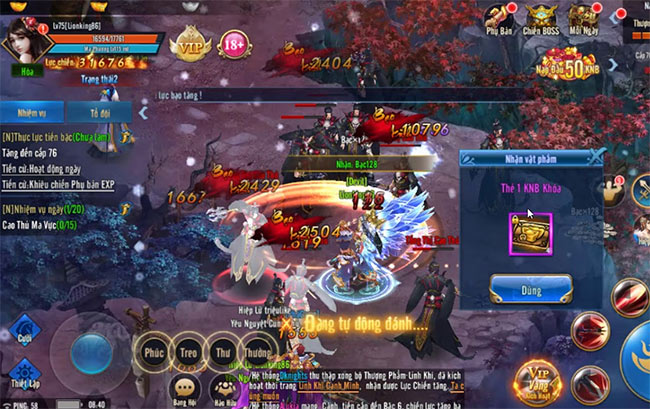
Task: Use the item with the Dùng button
Action: point(530,290)
